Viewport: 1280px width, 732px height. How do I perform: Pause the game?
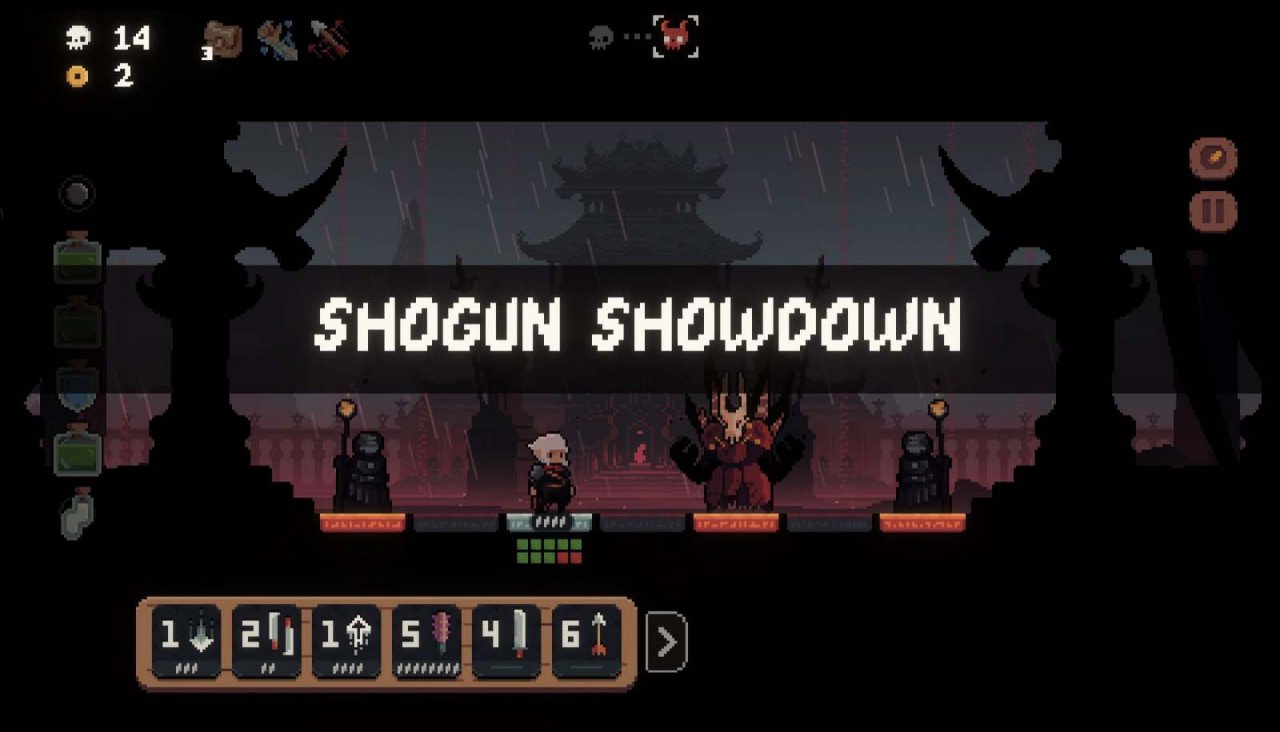click(1215, 210)
